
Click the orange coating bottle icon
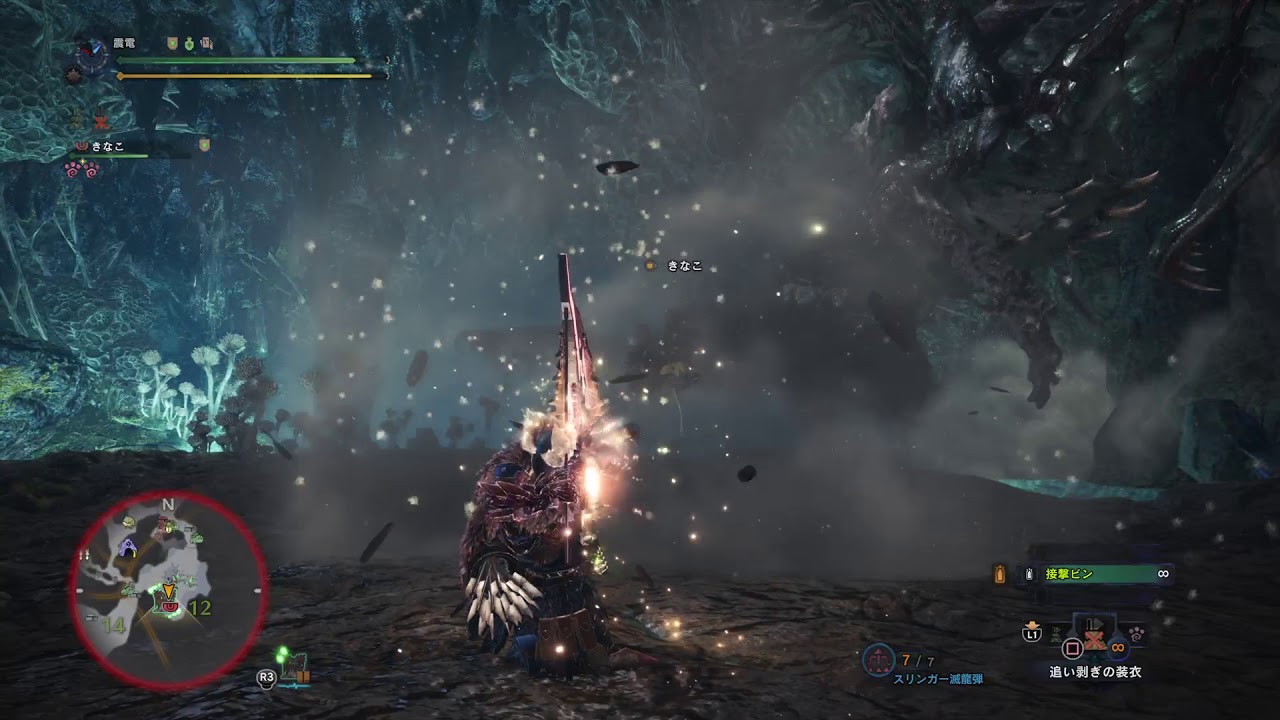(x=999, y=574)
